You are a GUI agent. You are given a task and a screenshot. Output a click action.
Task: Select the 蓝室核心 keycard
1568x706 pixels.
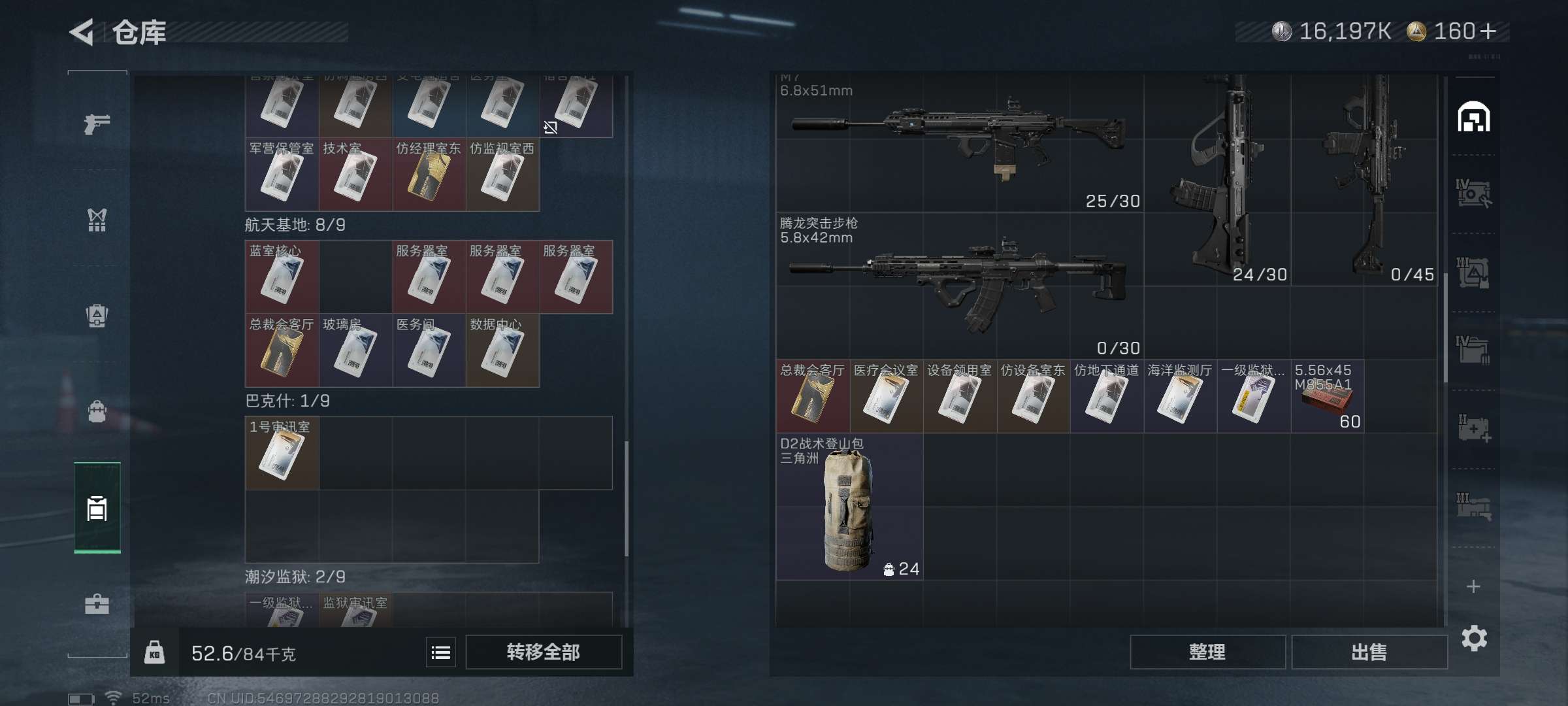(x=282, y=277)
